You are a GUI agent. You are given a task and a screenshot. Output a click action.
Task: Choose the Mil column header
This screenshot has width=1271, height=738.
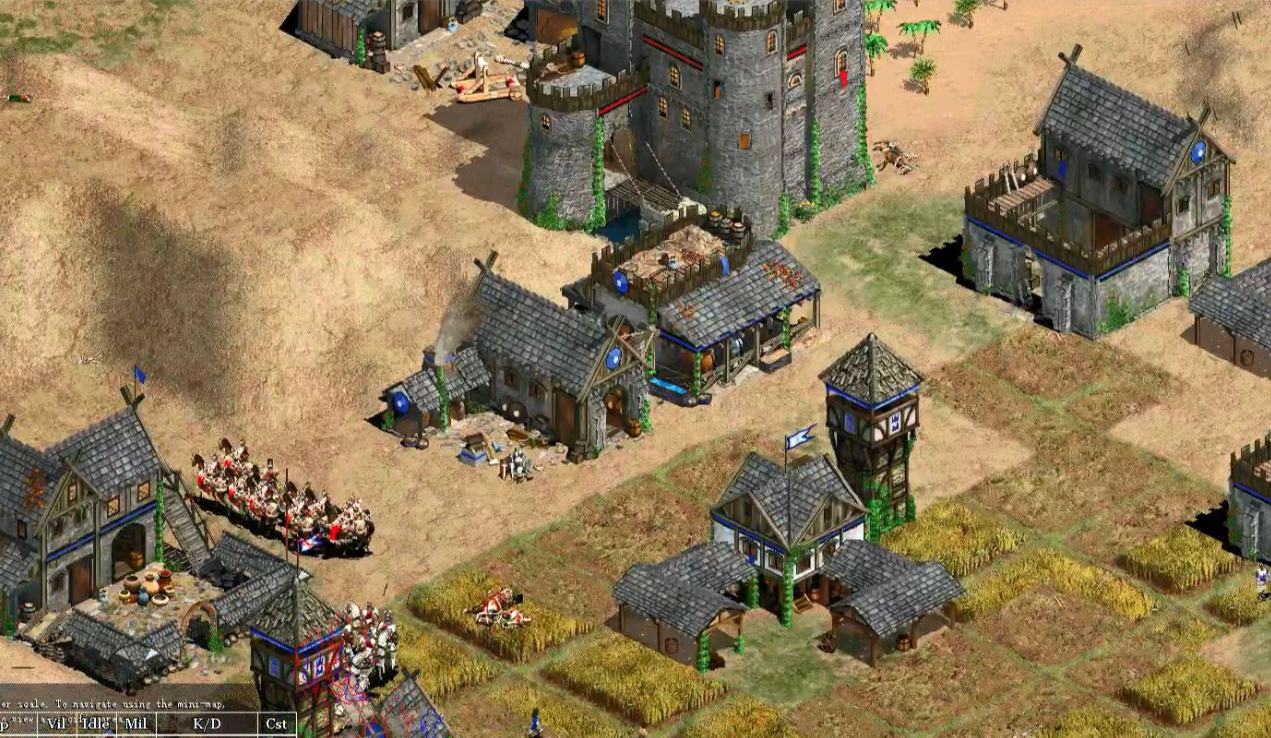coord(136,723)
